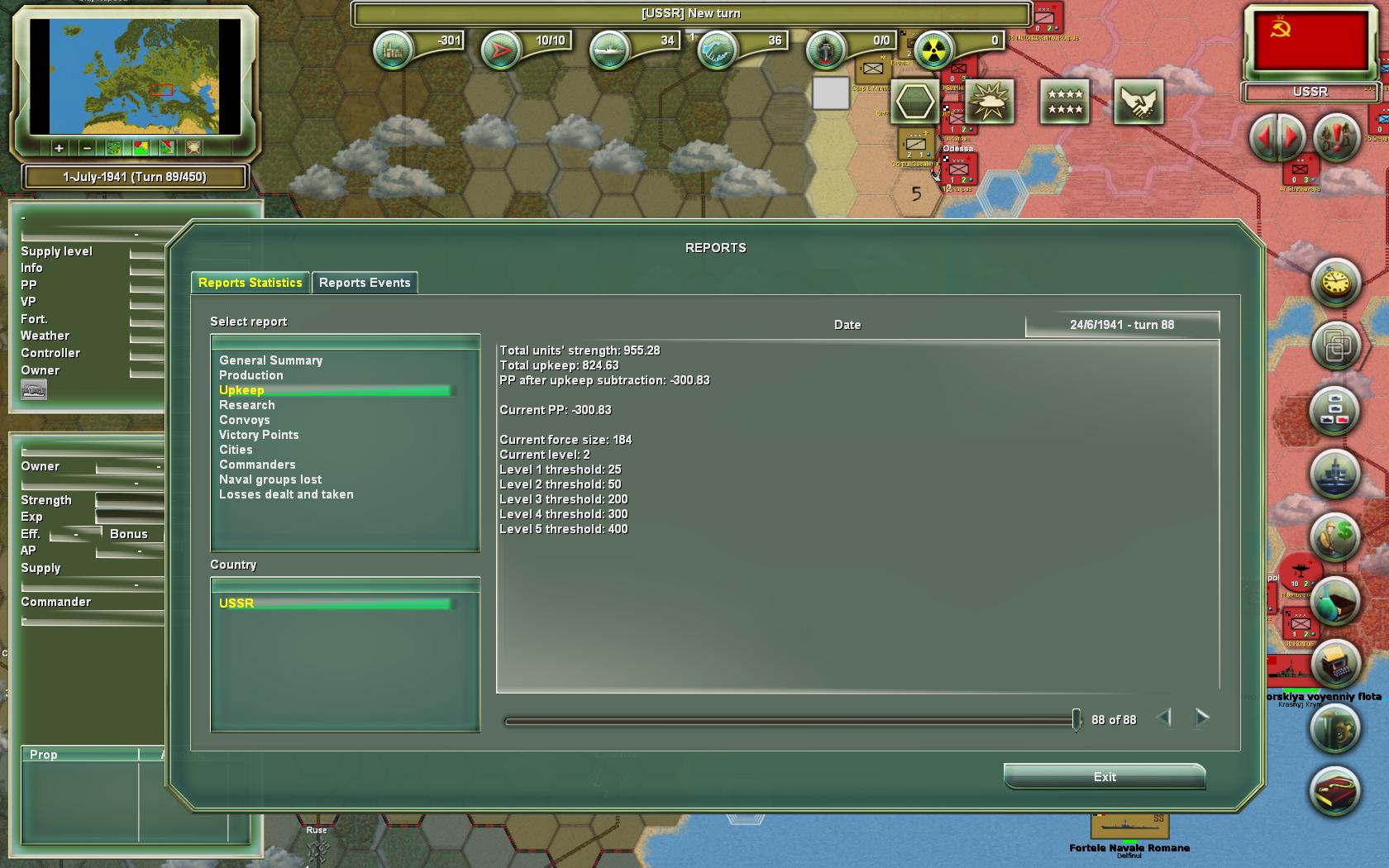Stay on the Reports Statistics tab
Screen dimensions: 1389x868
(x=250, y=283)
